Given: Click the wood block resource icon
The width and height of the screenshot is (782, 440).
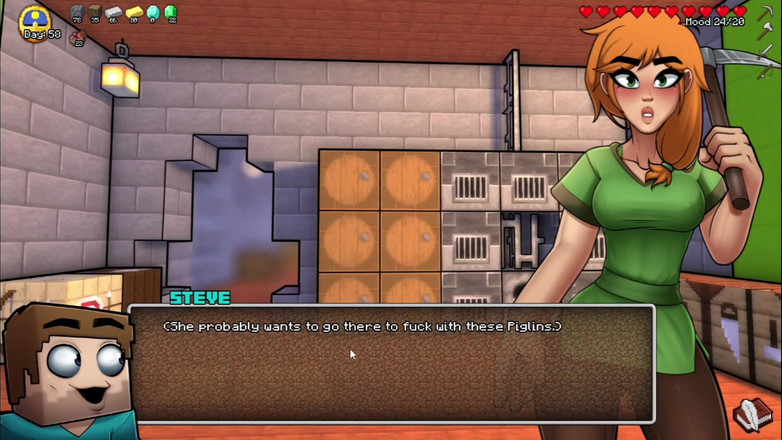Looking at the screenshot, I should [96, 12].
